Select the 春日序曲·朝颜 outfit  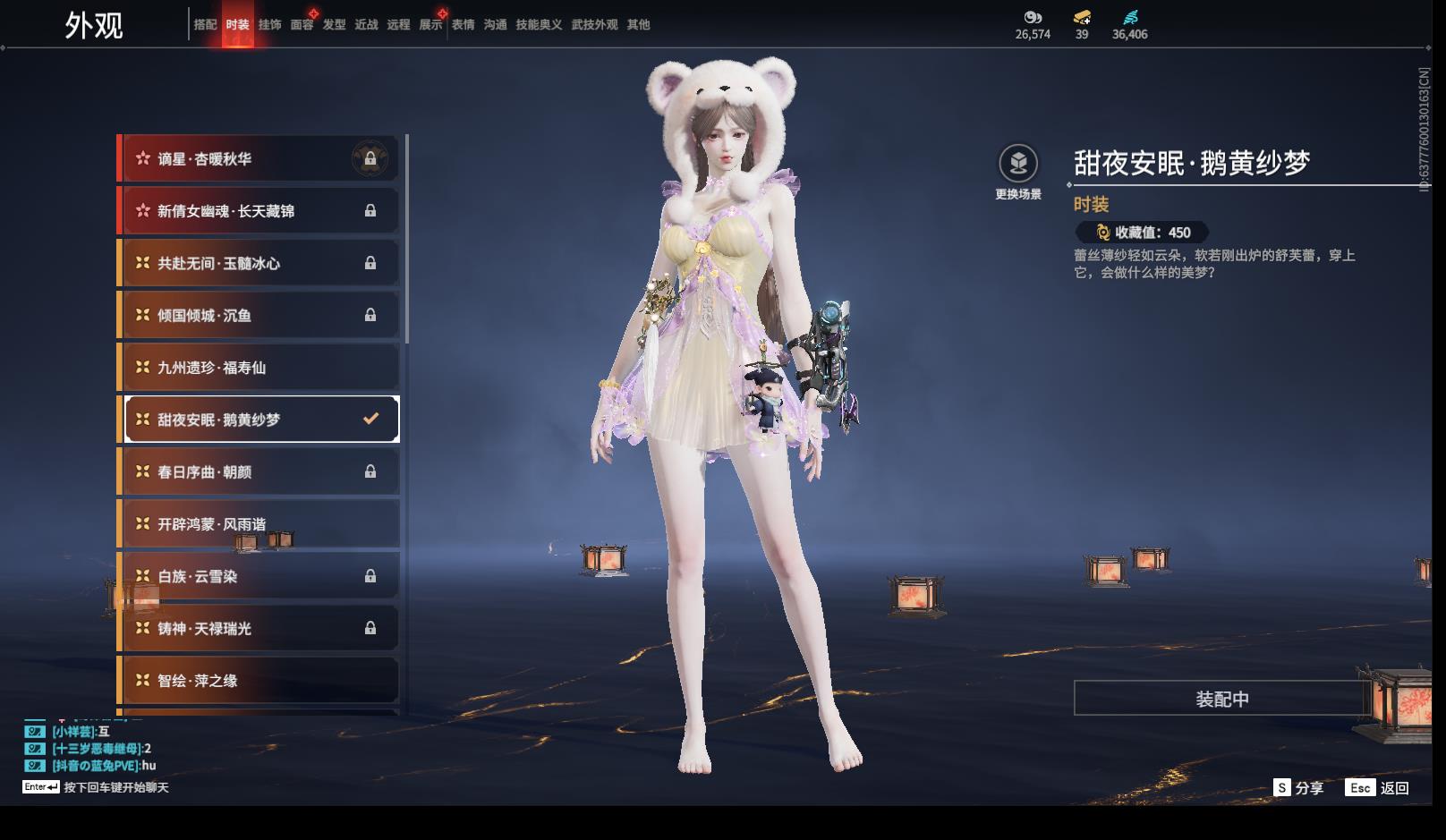click(x=259, y=472)
